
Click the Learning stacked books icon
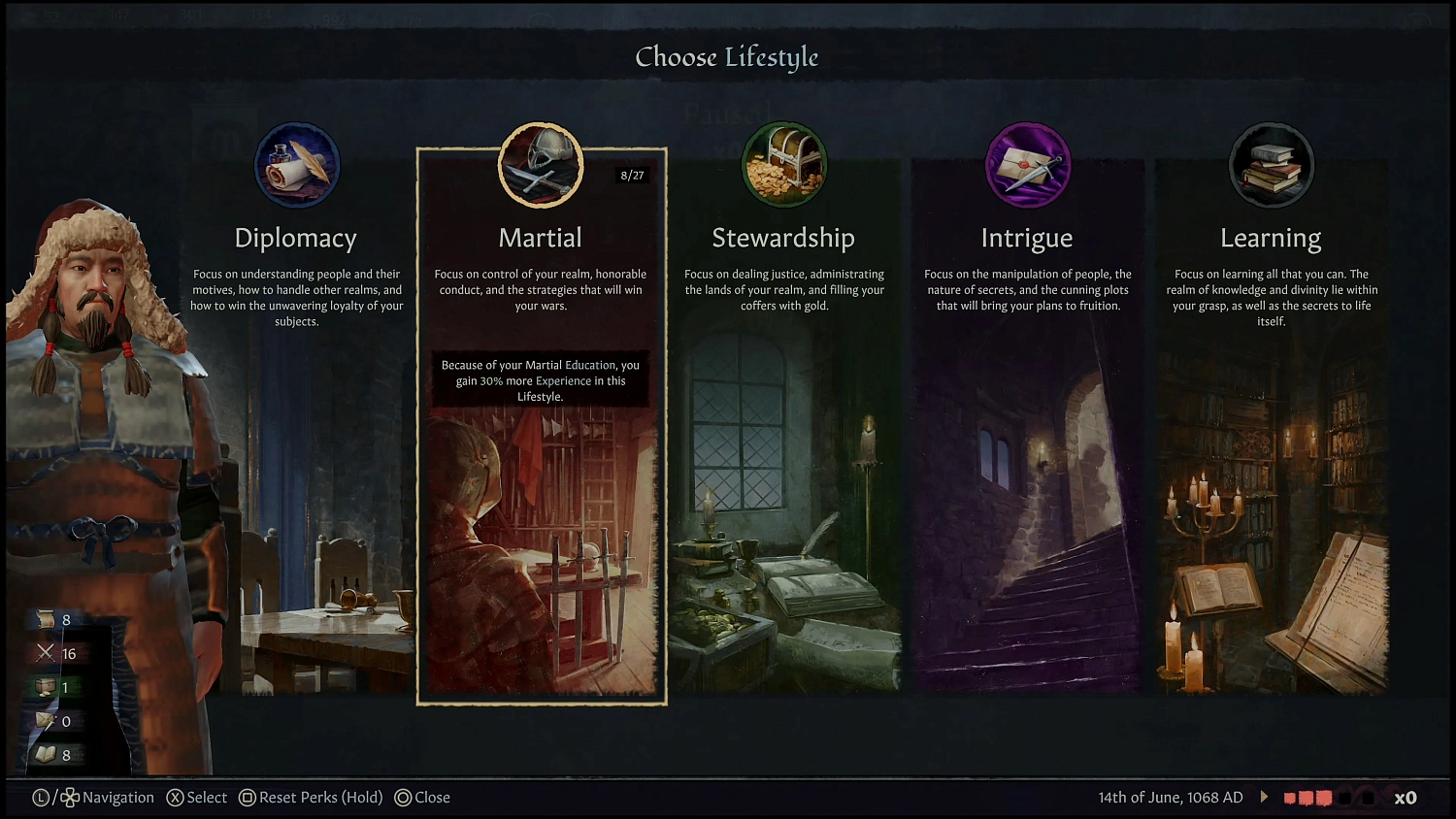(x=1272, y=165)
